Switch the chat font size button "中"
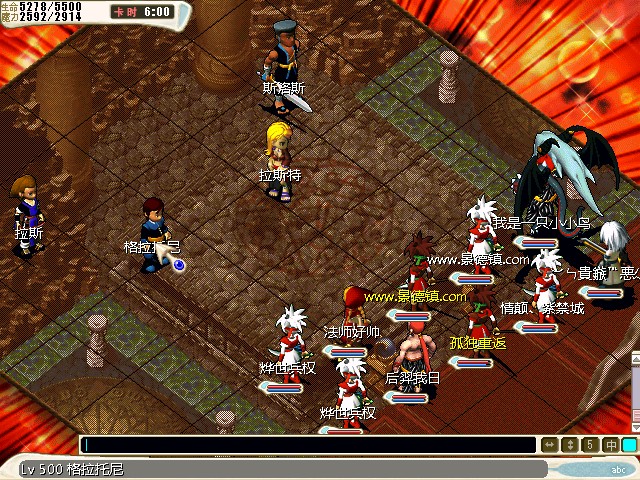640x480 pixels. tap(609, 445)
